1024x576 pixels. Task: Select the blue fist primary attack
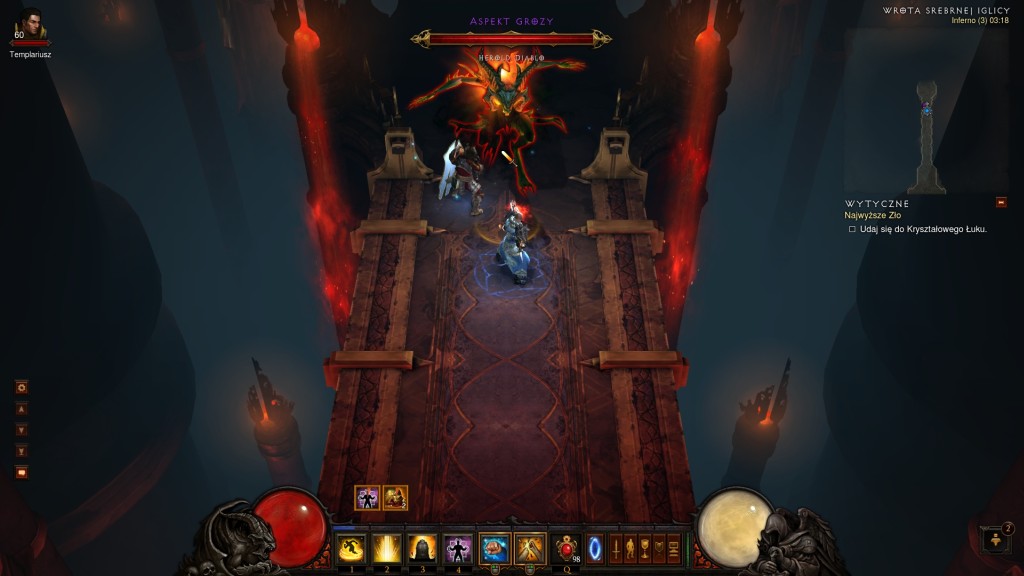pyautogui.click(x=495, y=548)
